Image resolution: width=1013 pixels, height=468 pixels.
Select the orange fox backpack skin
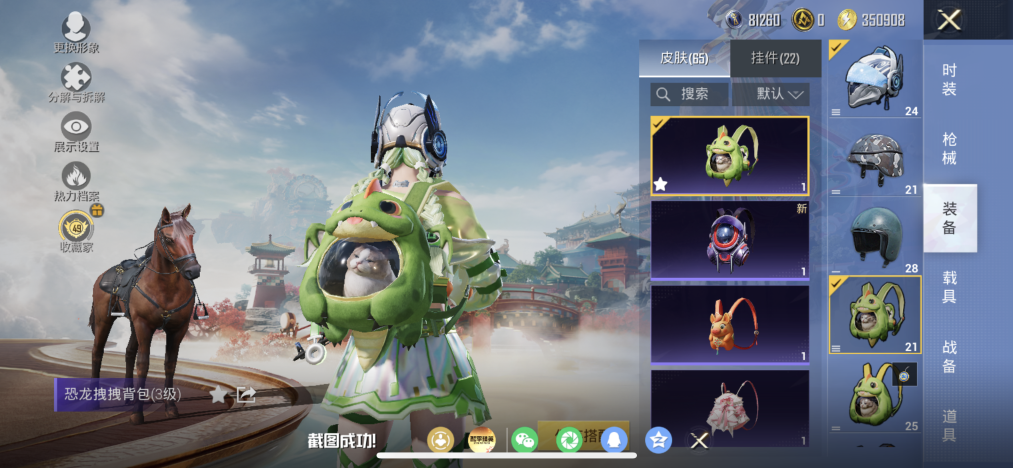[730, 323]
